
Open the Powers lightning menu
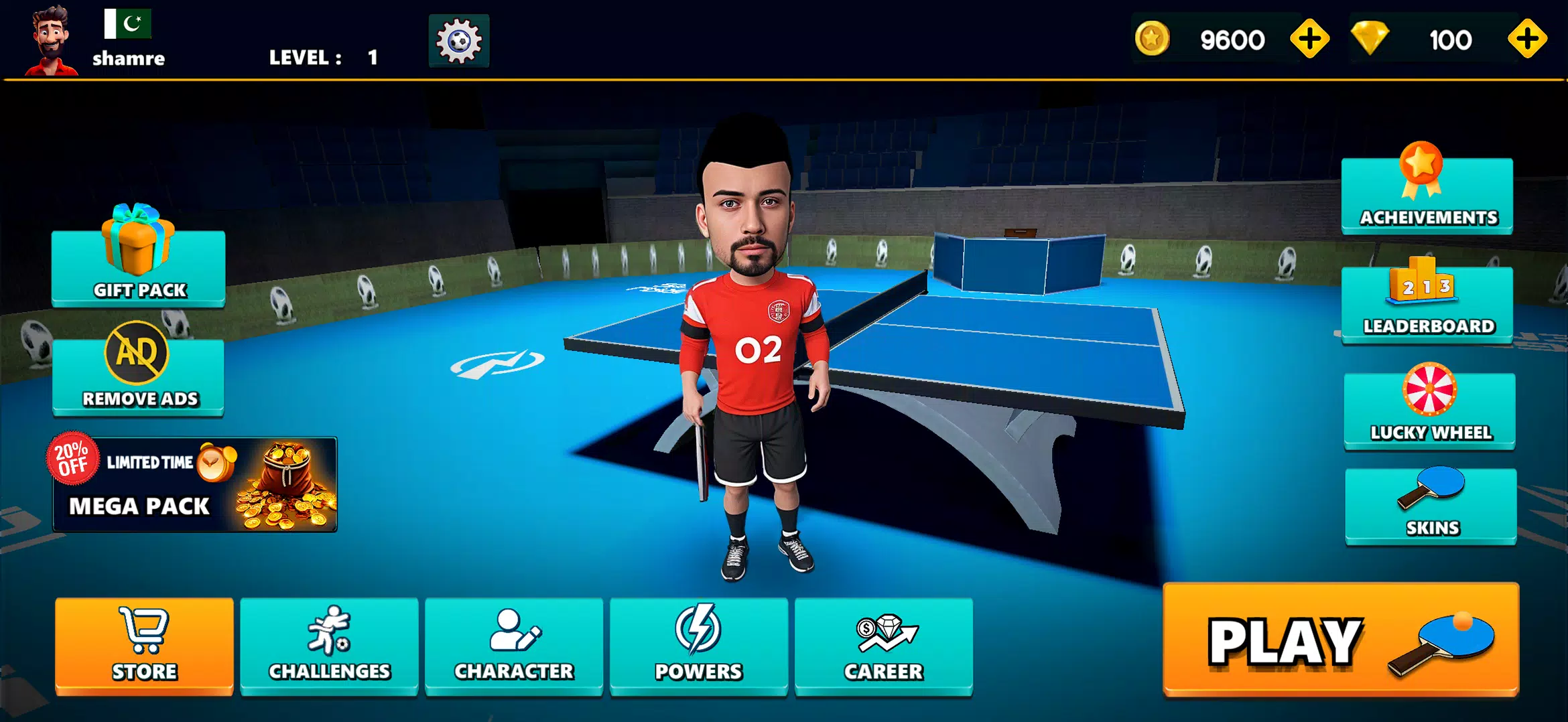698,644
